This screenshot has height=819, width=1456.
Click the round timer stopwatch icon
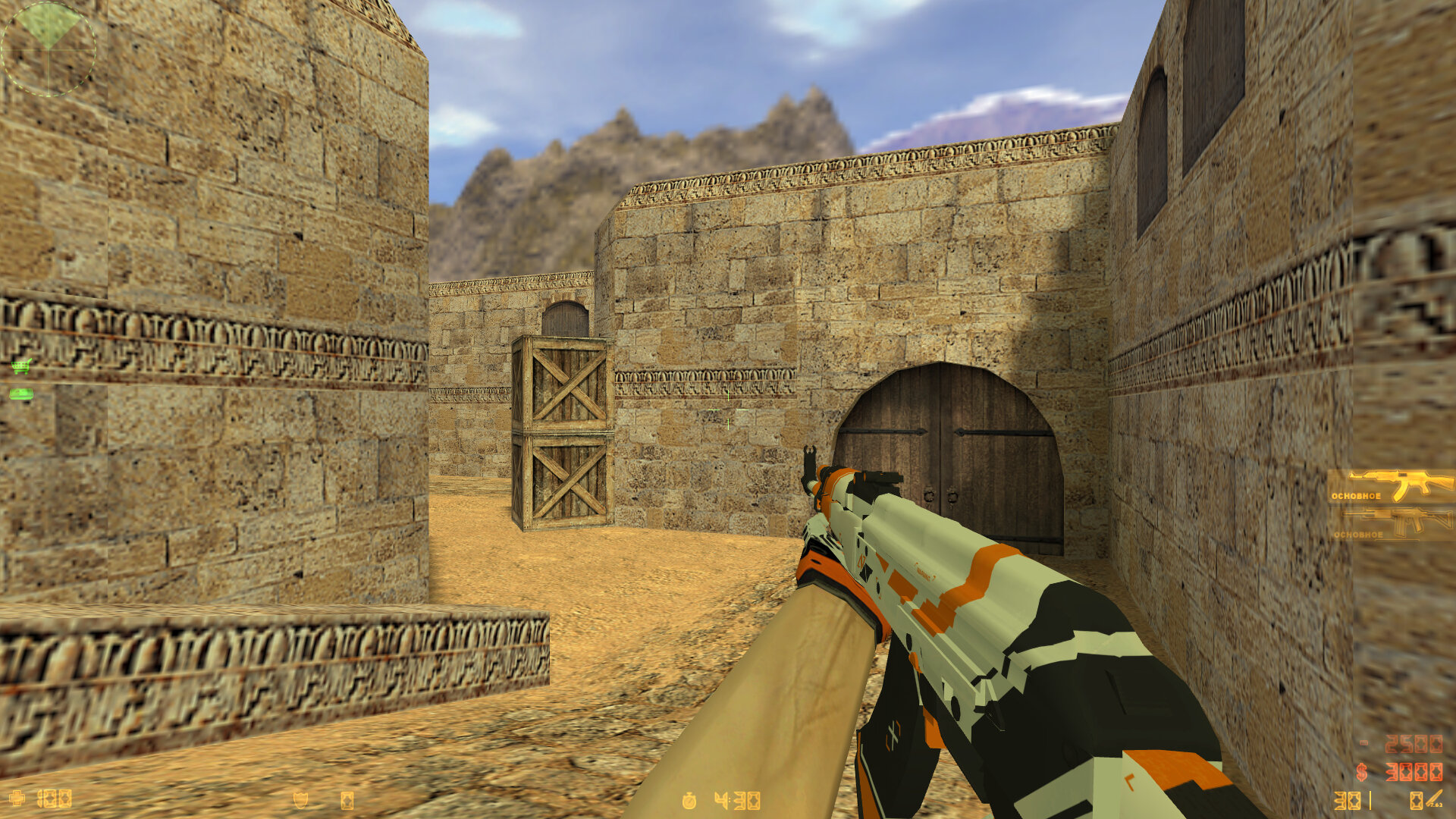point(689,801)
